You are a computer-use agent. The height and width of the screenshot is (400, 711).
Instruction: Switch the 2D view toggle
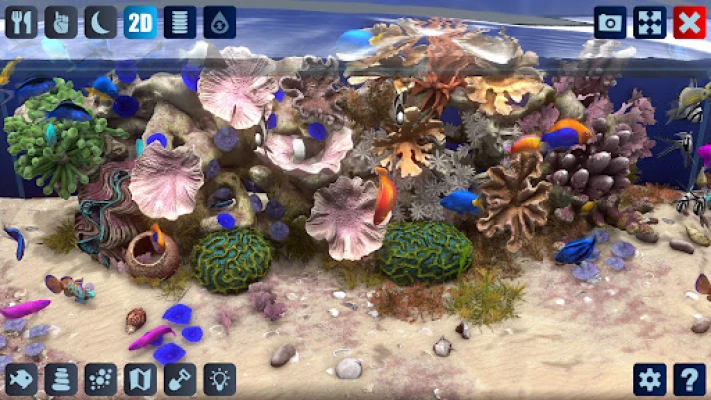[x=140, y=22]
